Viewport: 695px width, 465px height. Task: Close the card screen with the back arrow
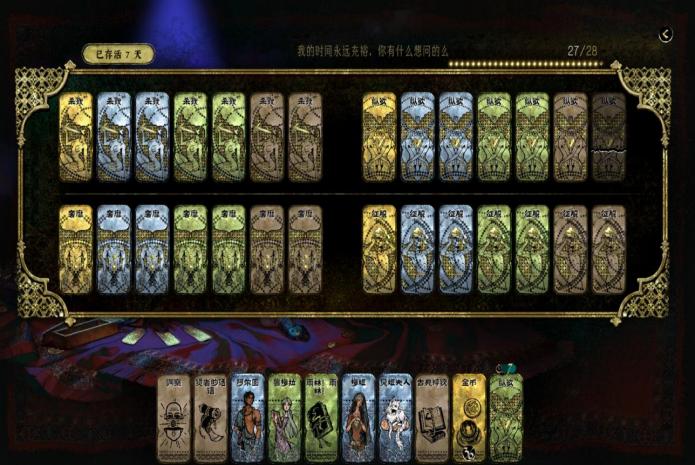coord(666,35)
